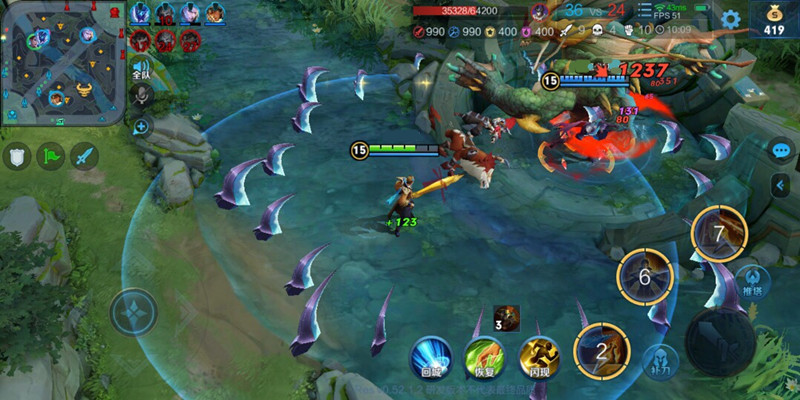Open the gold shop showing 419

pyautogui.click(x=774, y=19)
